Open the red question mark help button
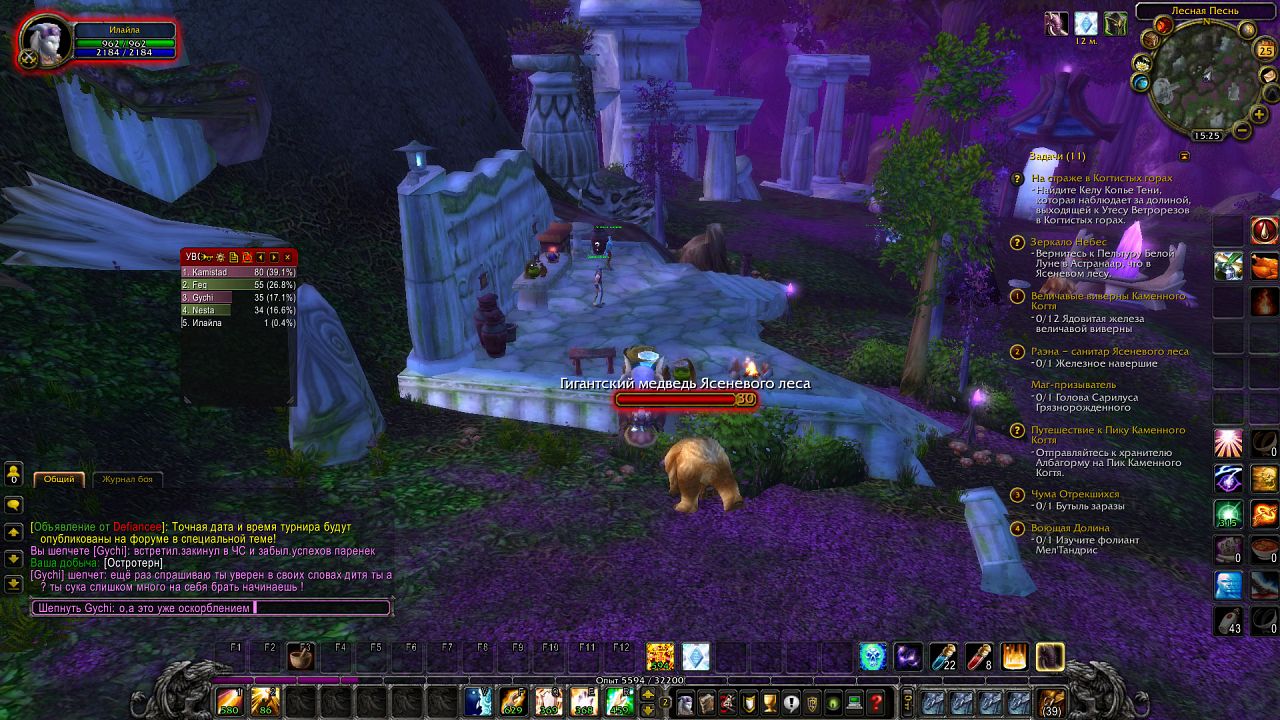The width and height of the screenshot is (1280, 720). [876, 702]
